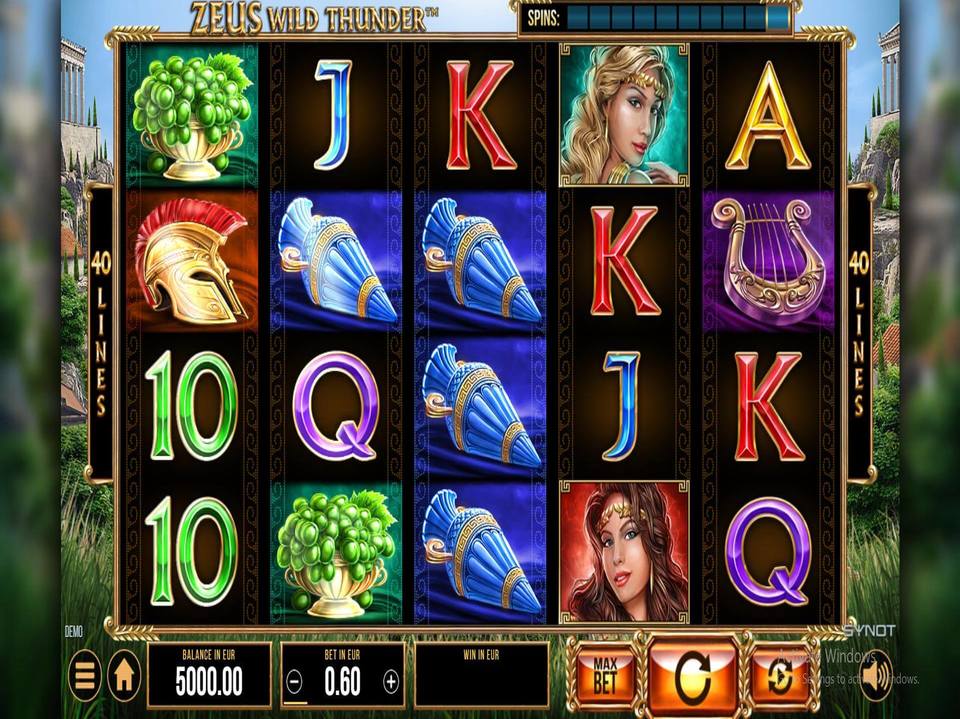The height and width of the screenshot is (719, 960).
Task: Set the maximum bet with Max Bet
Action: point(604,675)
